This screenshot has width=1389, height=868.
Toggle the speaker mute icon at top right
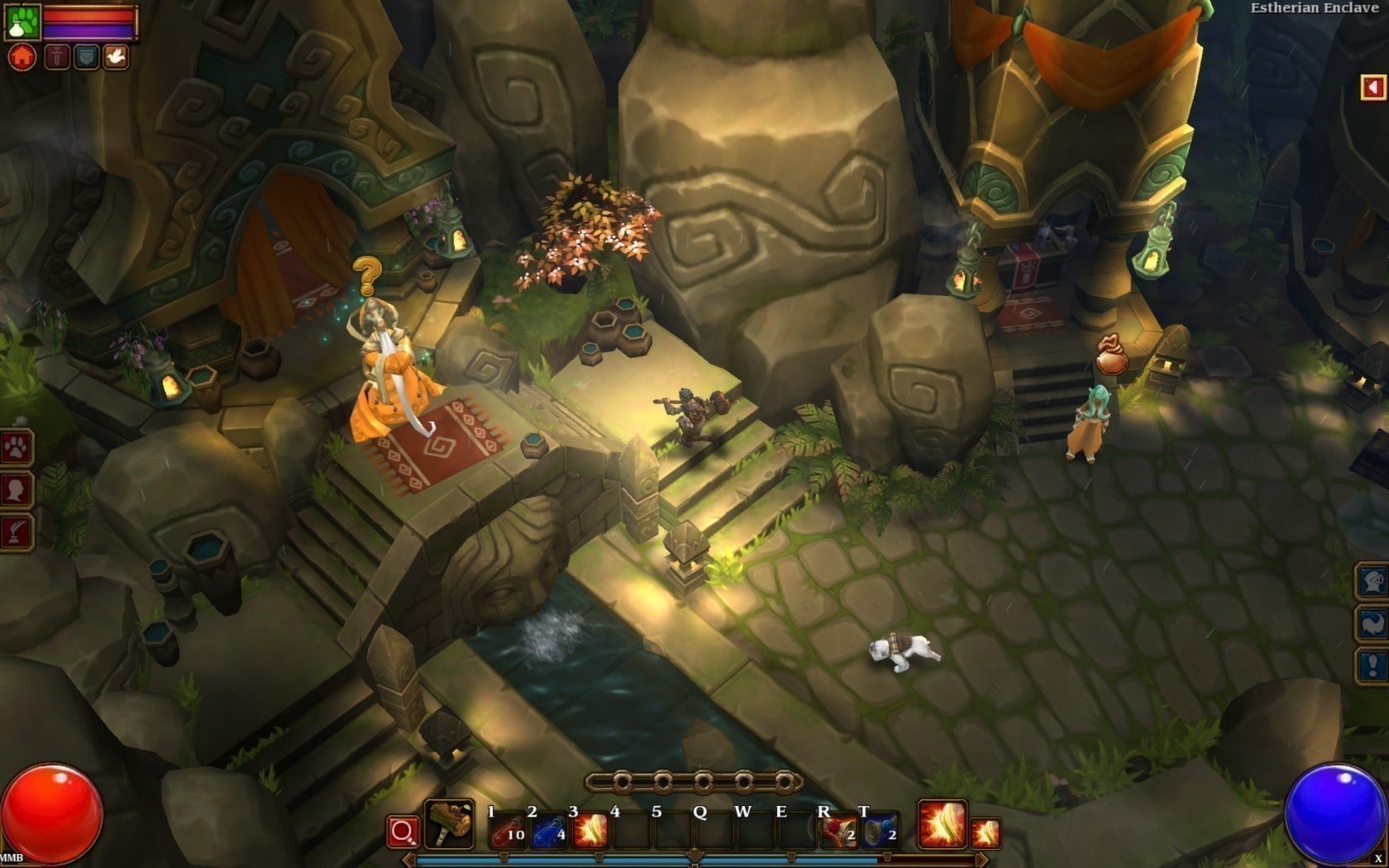pyautogui.click(x=1372, y=85)
